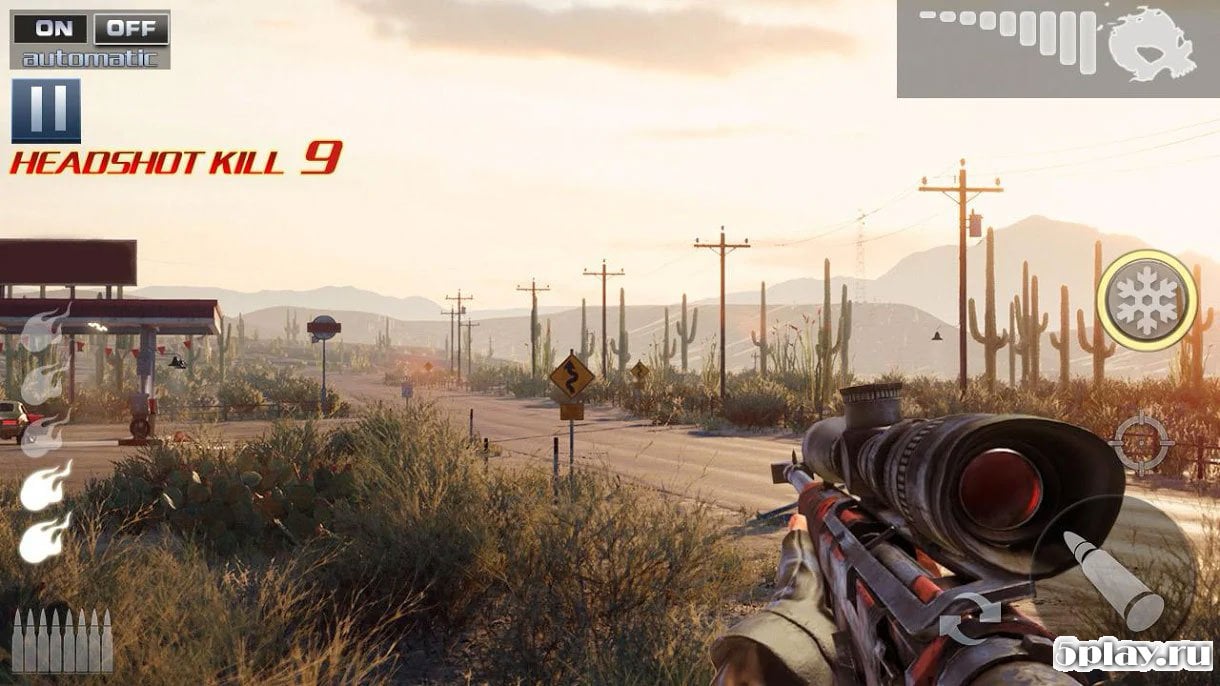Fire using the bullet button

point(1112,580)
